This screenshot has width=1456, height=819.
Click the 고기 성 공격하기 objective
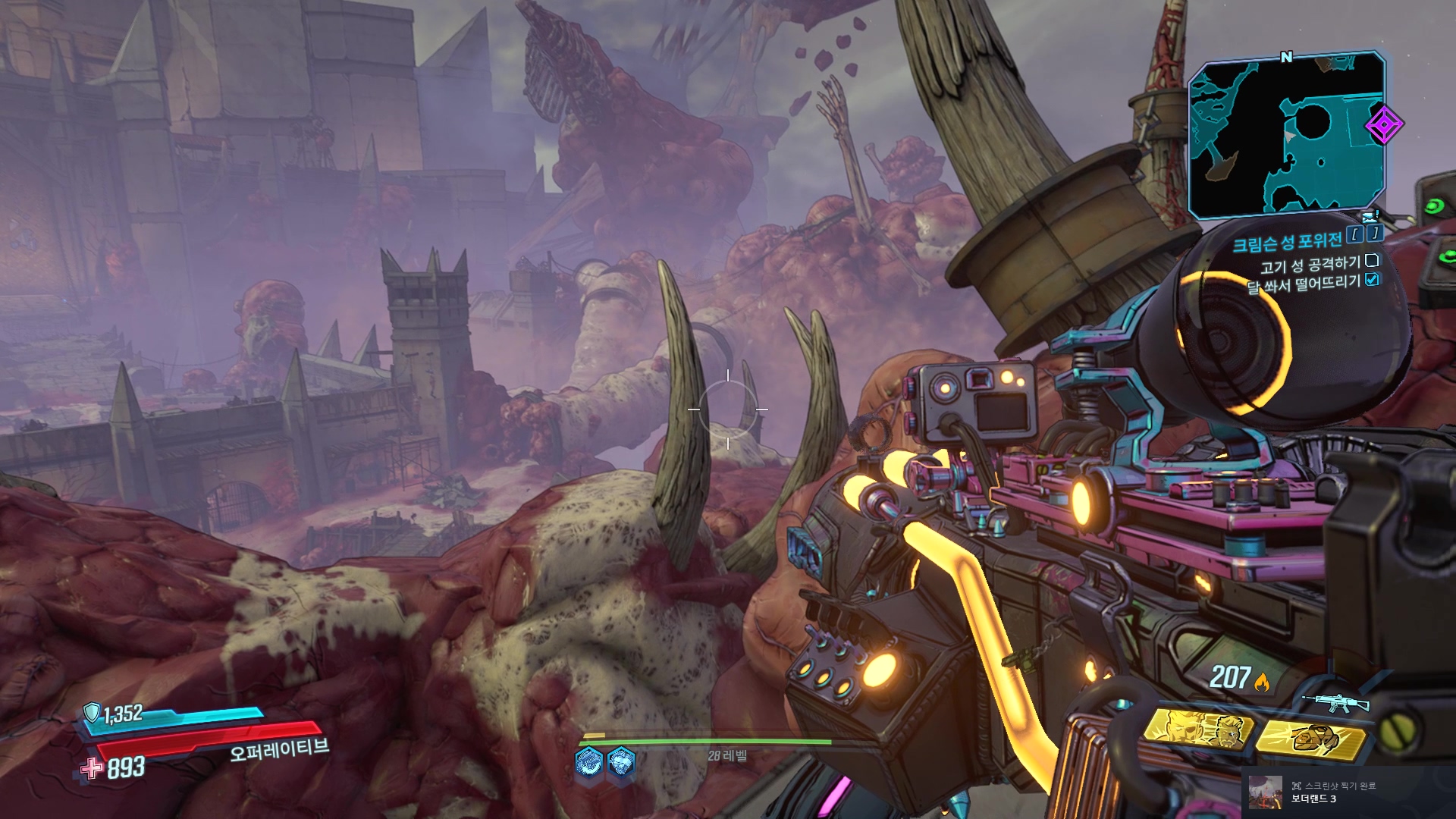tap(1310, 265)
